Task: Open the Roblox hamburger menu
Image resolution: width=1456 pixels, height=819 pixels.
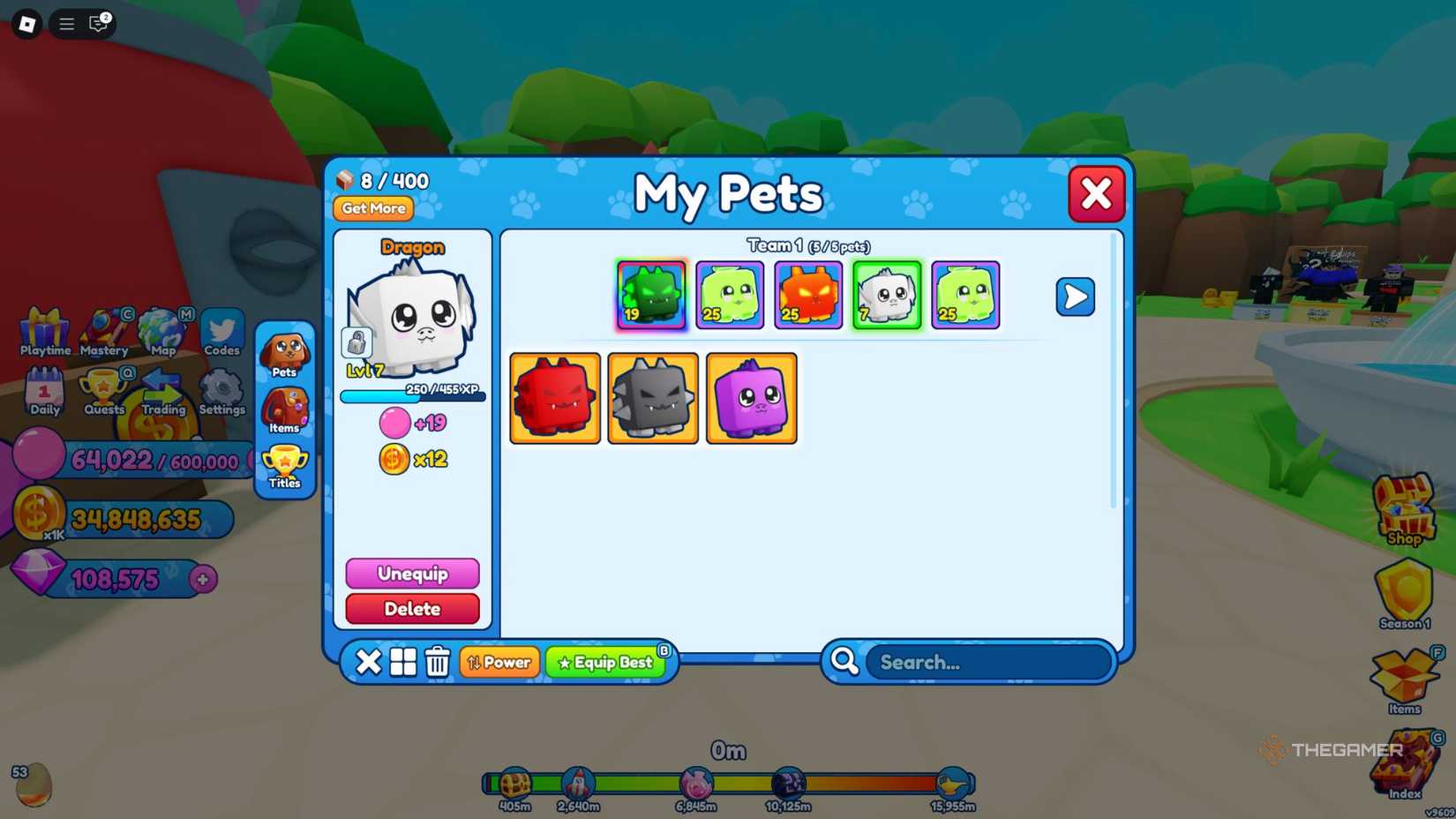Action: [65, 24]
